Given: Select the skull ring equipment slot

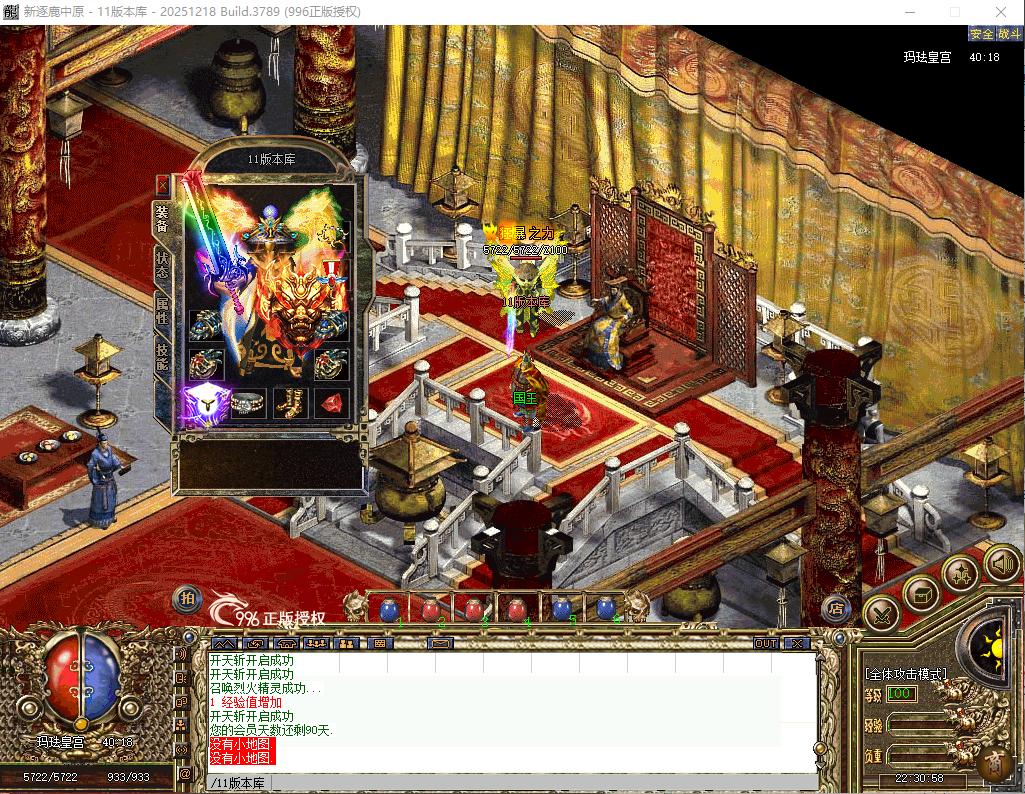Looking at the screenshot, I should [249, 403].
